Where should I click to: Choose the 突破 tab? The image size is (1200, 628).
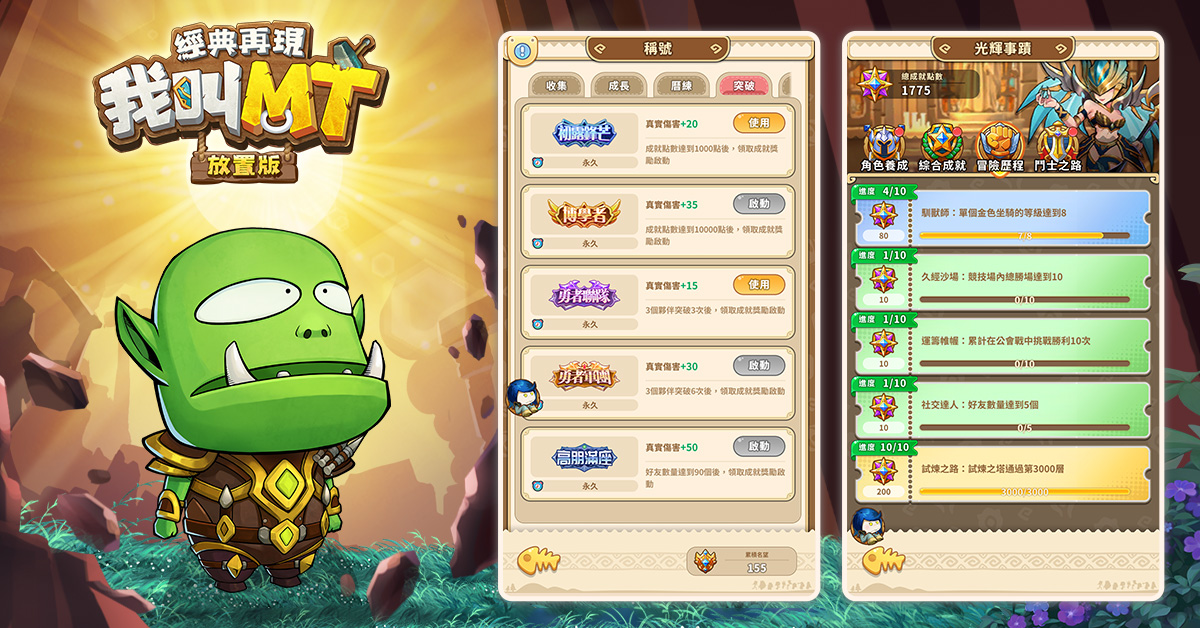(743, 86)
